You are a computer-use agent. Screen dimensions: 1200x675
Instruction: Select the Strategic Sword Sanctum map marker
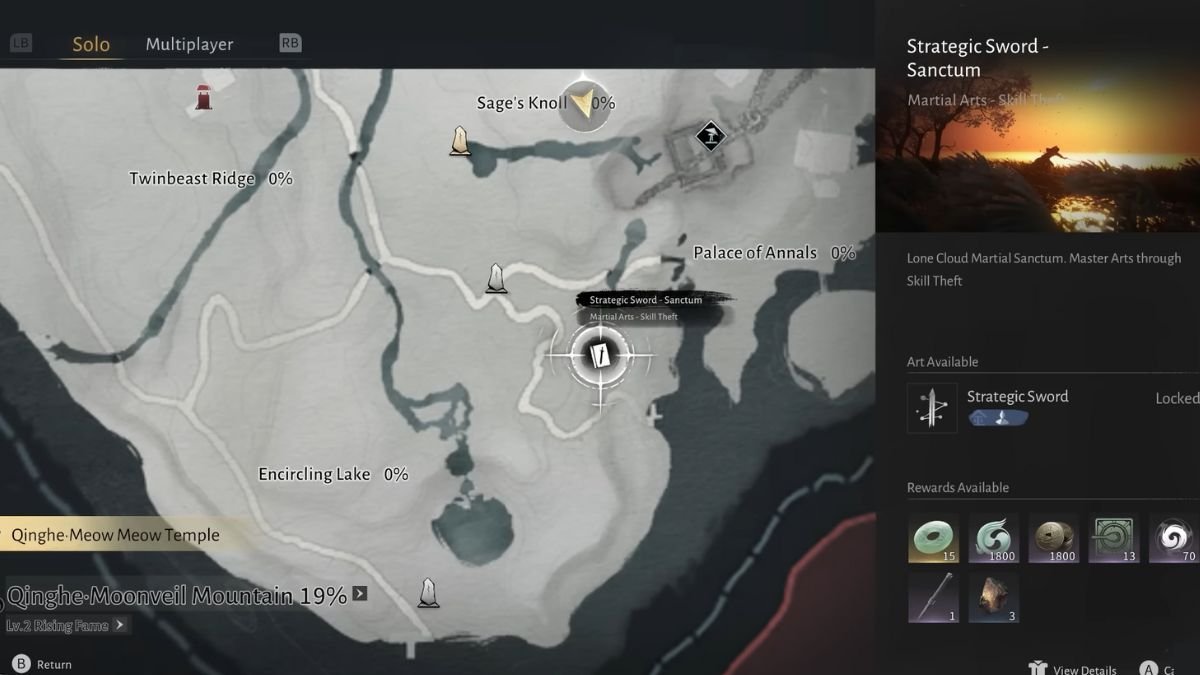(x=599, y=355)
